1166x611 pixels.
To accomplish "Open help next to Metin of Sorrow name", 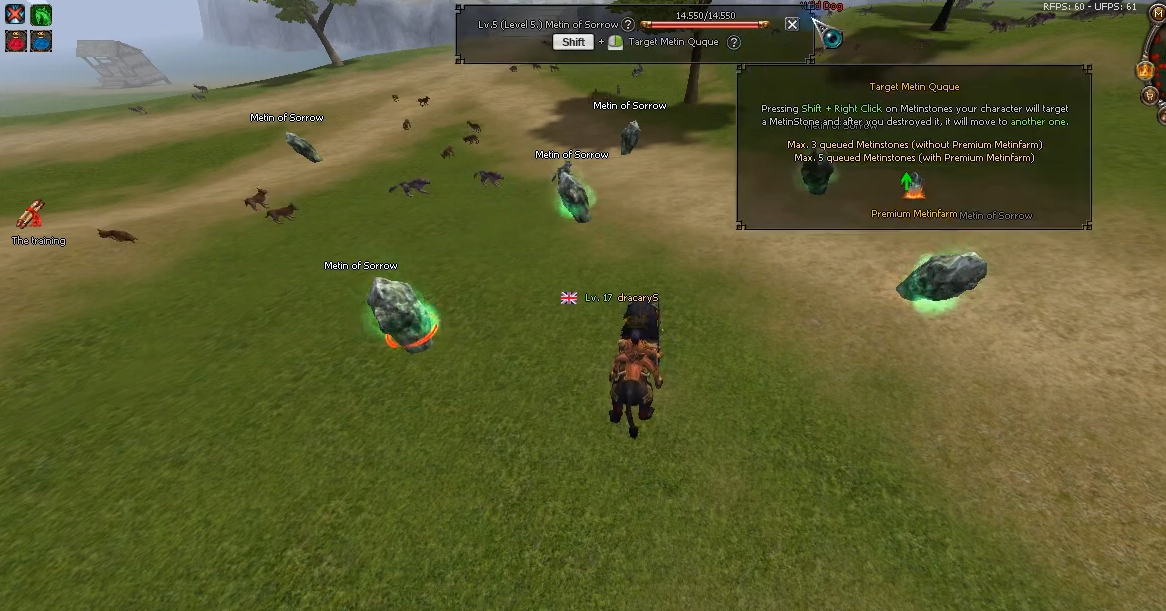I will (628, 24).
